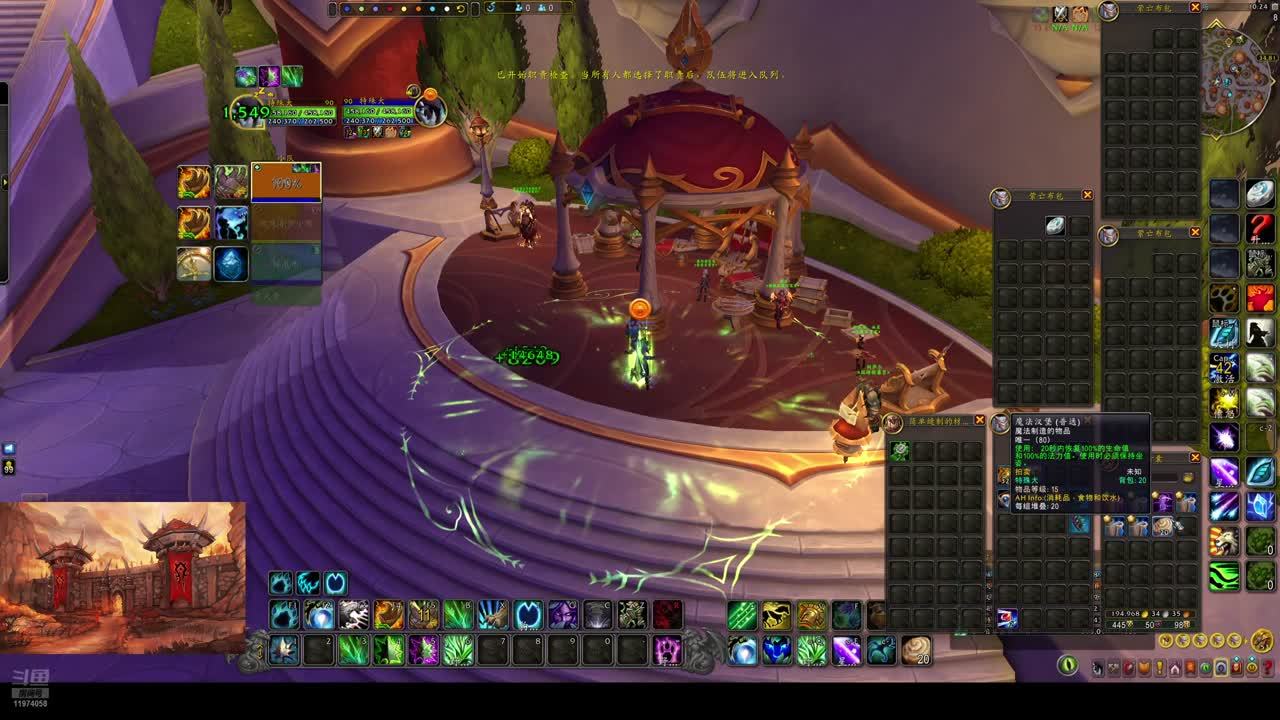Close the tailoring materials bag

click(980, 421)
